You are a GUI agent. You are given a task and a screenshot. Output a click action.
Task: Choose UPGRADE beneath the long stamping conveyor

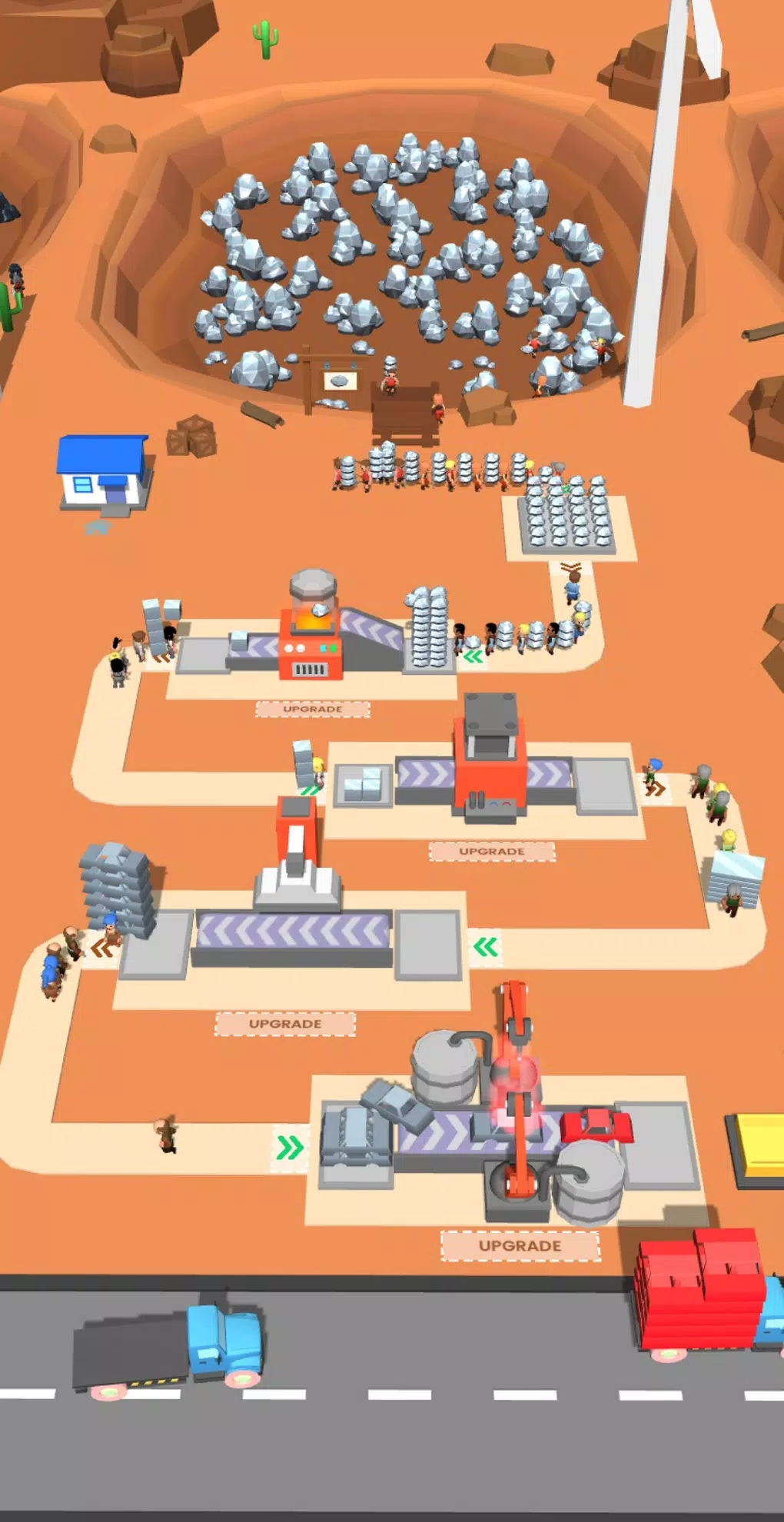[x=285, y=1024]
